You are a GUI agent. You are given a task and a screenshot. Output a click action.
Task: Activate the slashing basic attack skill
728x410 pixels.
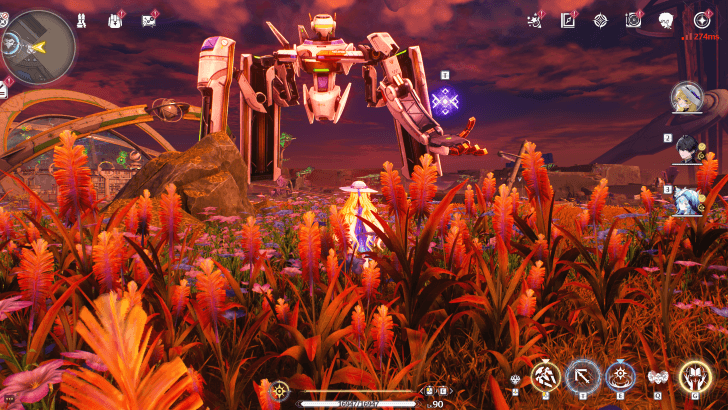545,376
